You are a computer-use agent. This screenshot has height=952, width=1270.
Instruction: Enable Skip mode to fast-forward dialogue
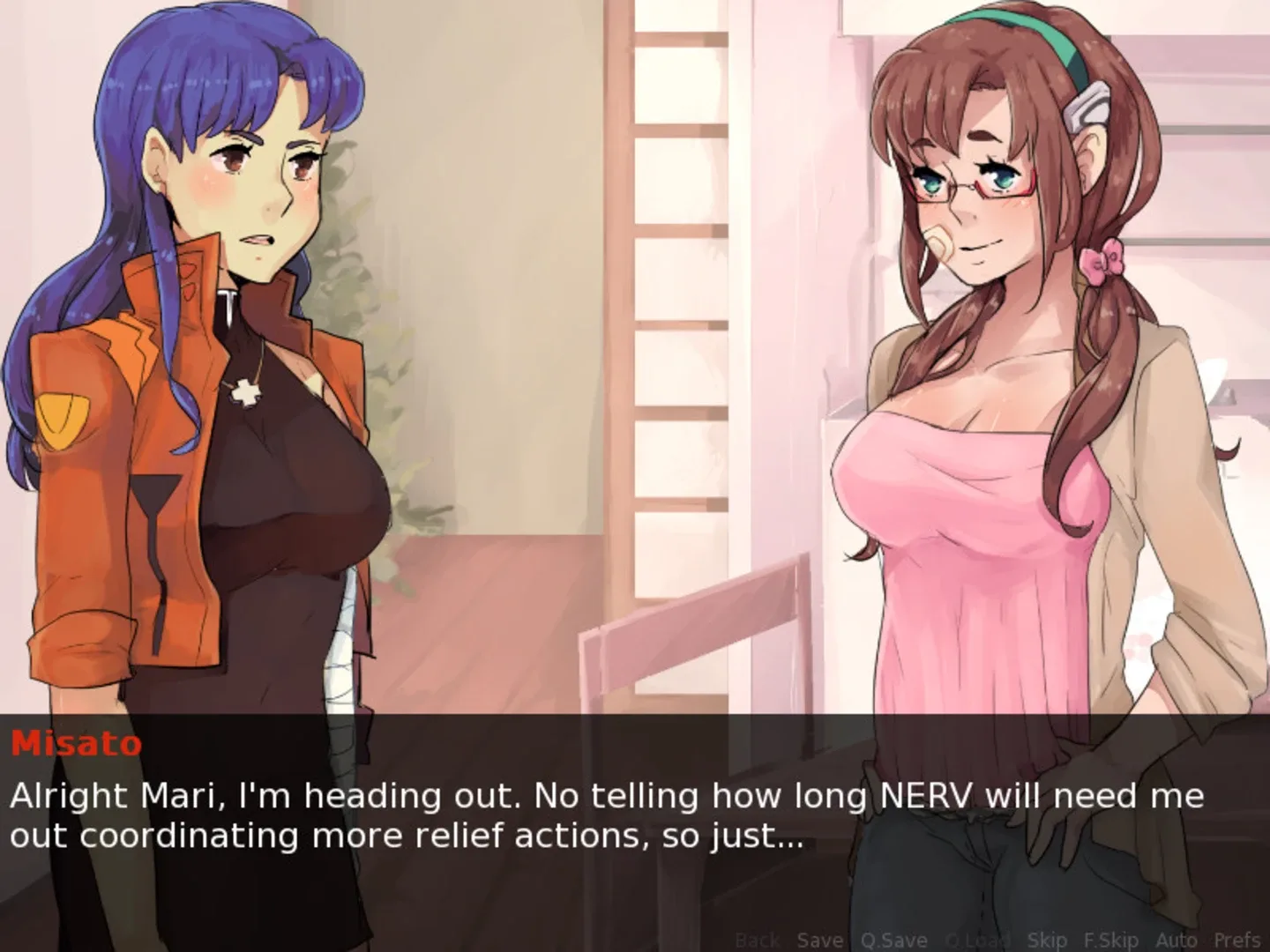pyautogui.click(x=1047, y=940)
